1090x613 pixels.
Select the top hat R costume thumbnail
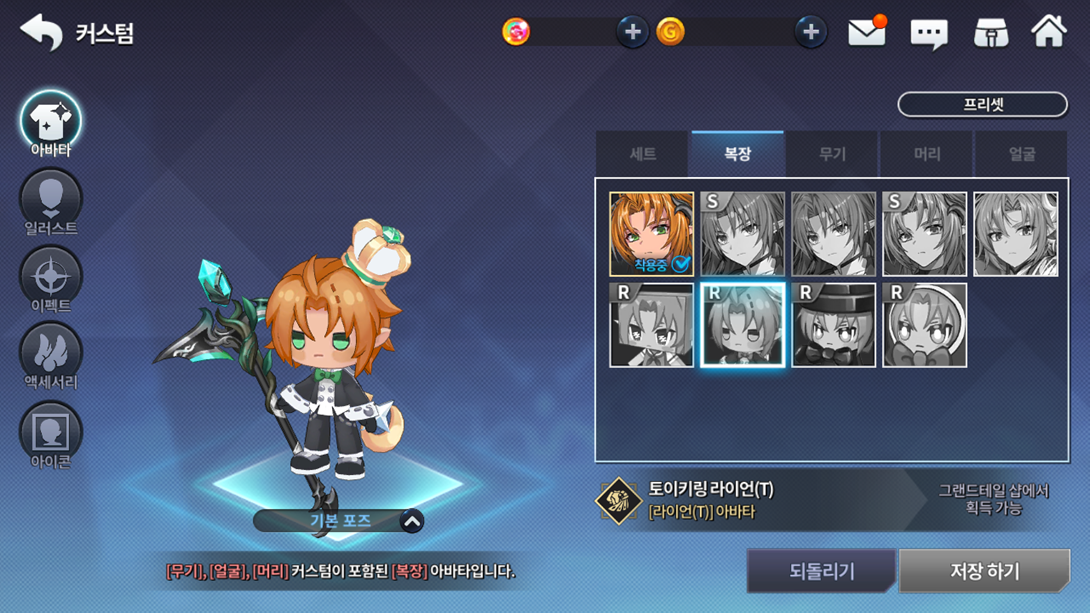pyautogui.click(x=833, y=325)
